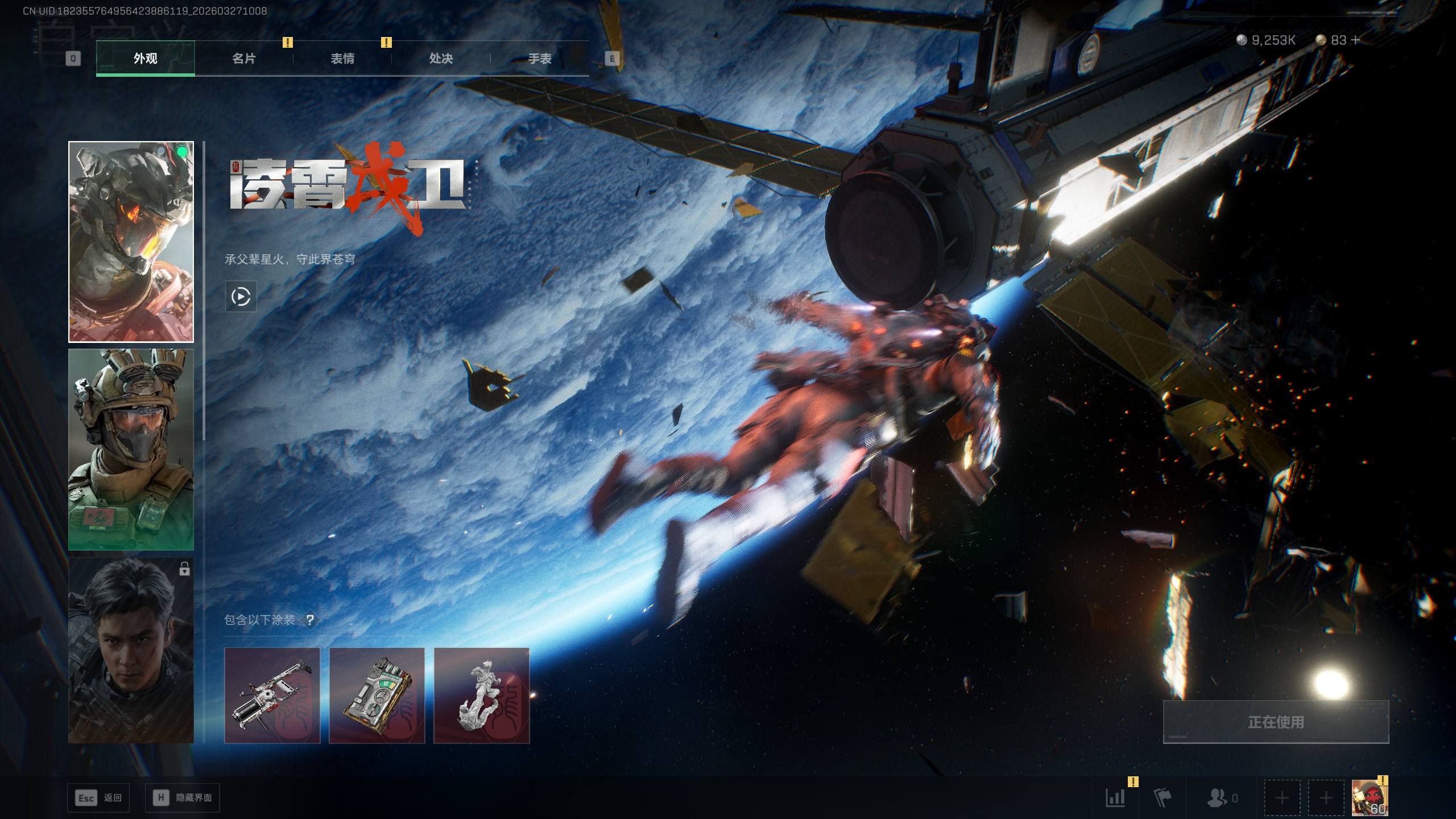Screen dimensions: 1456x819
Task: Open the 包含以下涂装 help question mark
Action: coord(310,620)
